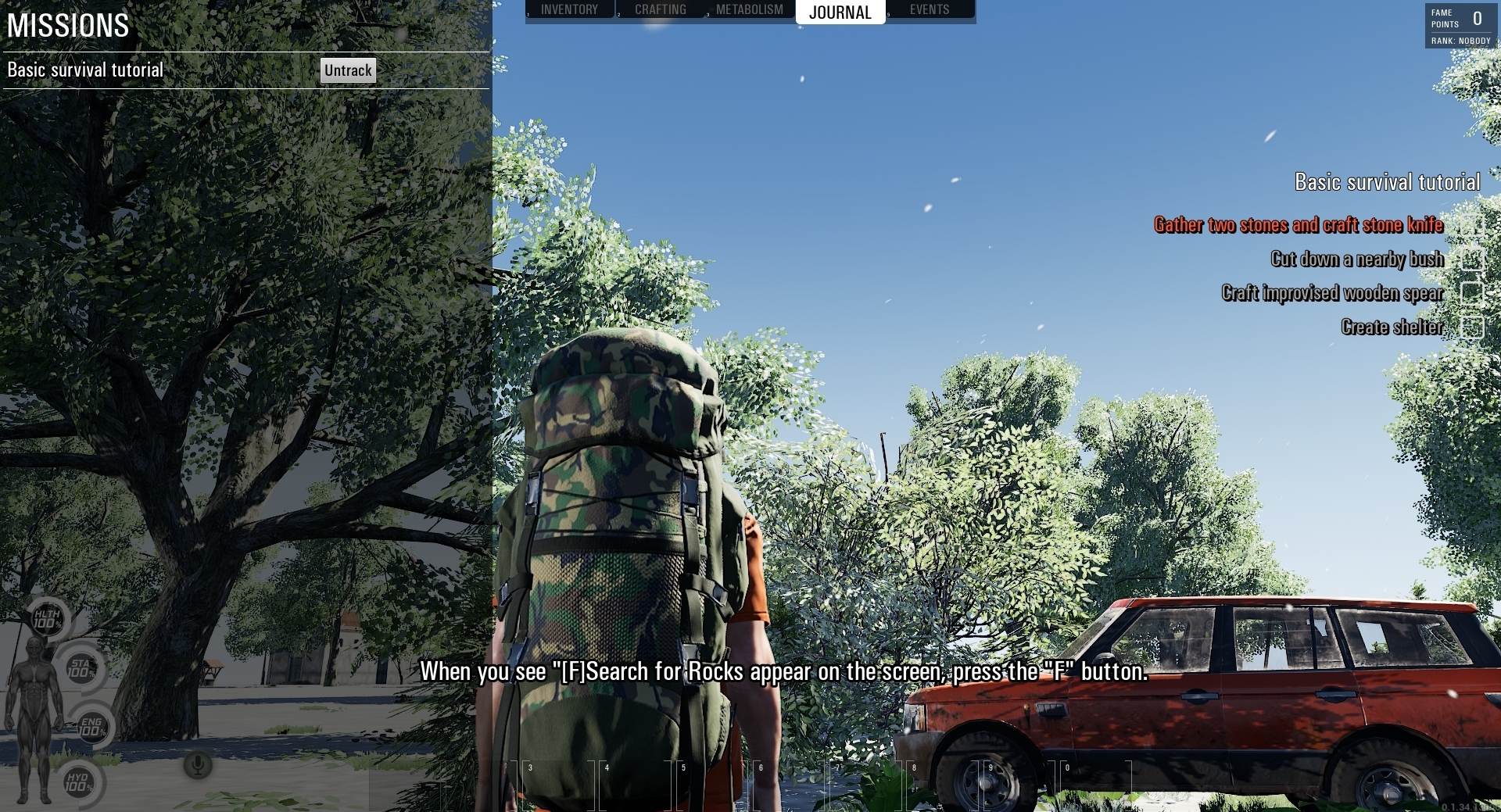The image size is (1501, 812).
Task: Open the Crafting tab
Action: 660,9
